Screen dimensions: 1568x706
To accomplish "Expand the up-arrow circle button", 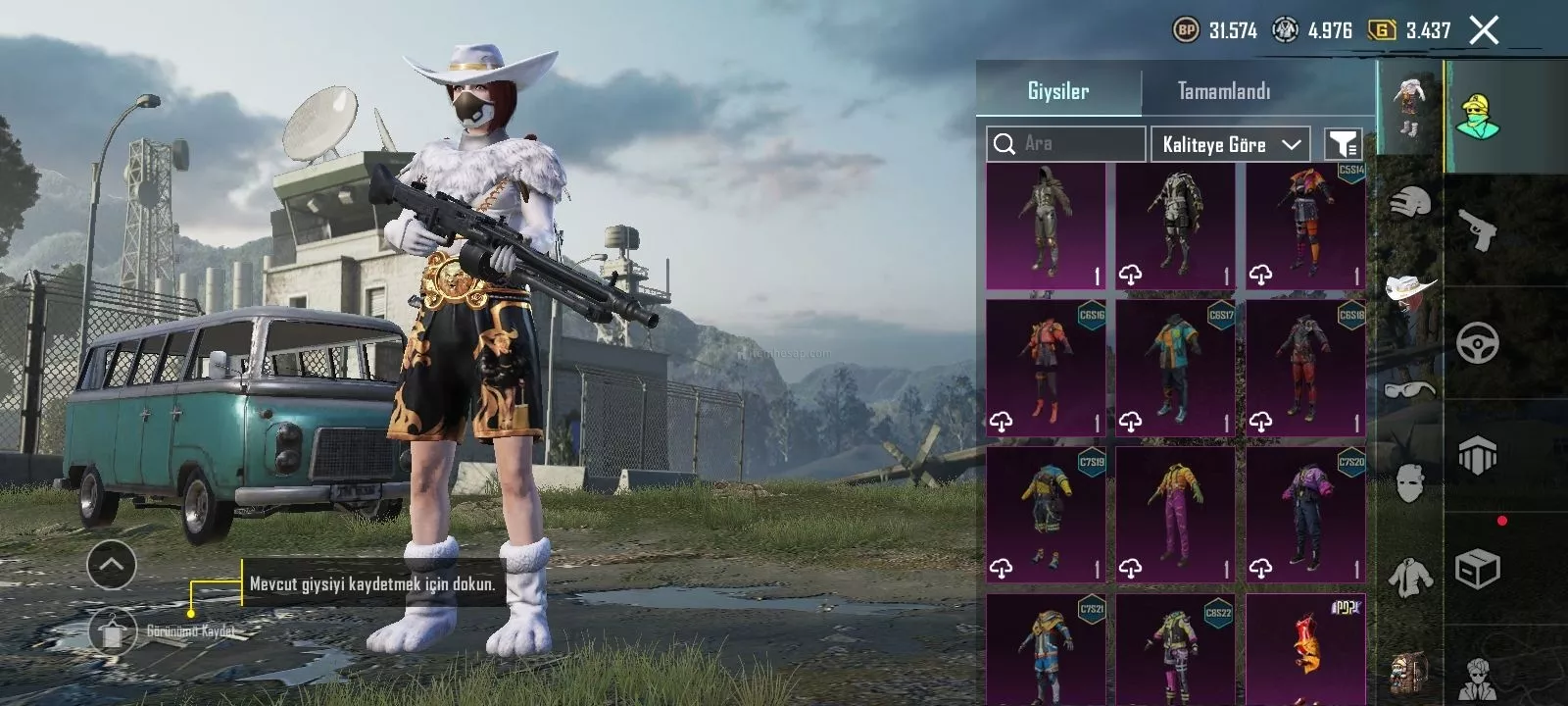I will 111,565.
